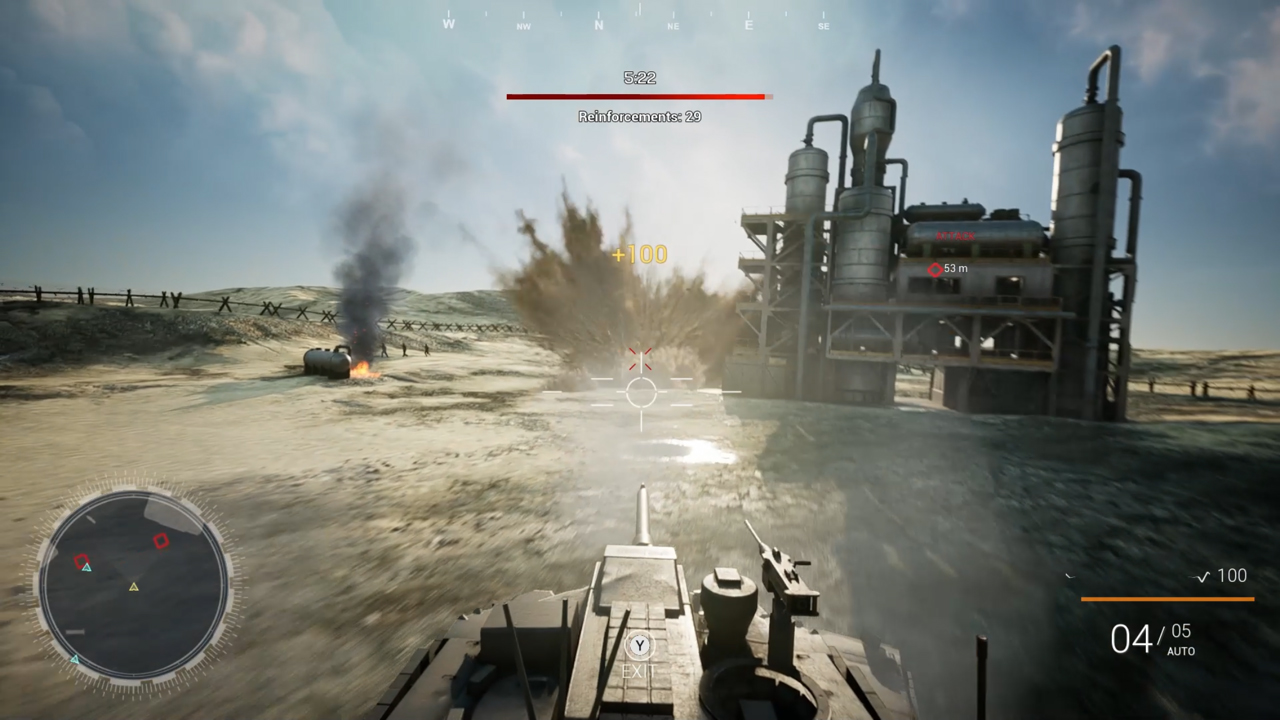Click the red hit marker above the crosshair
Image resolution: width=1280 pixels, height=720 pixels.
[640, 359]
